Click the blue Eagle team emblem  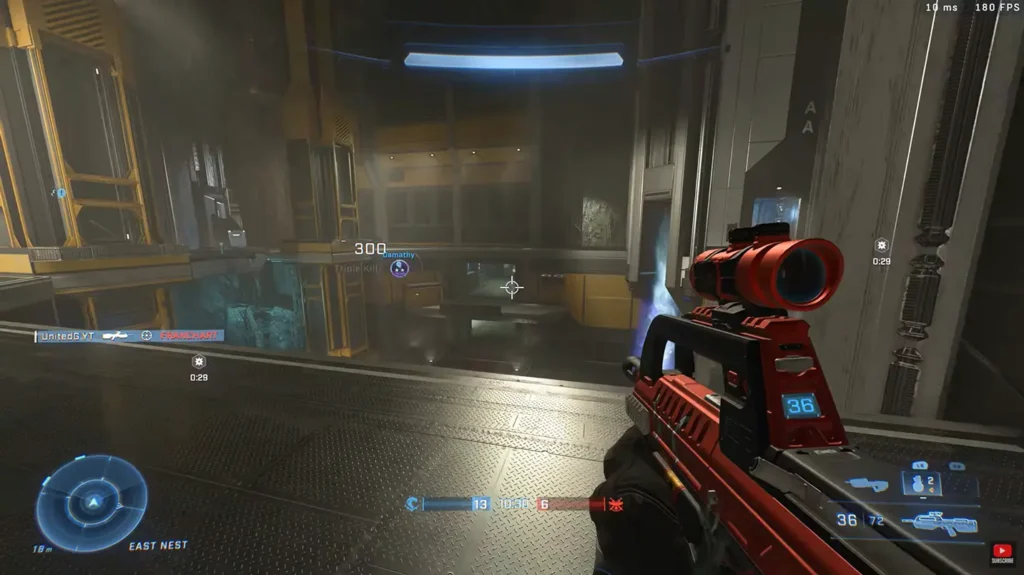411,504
